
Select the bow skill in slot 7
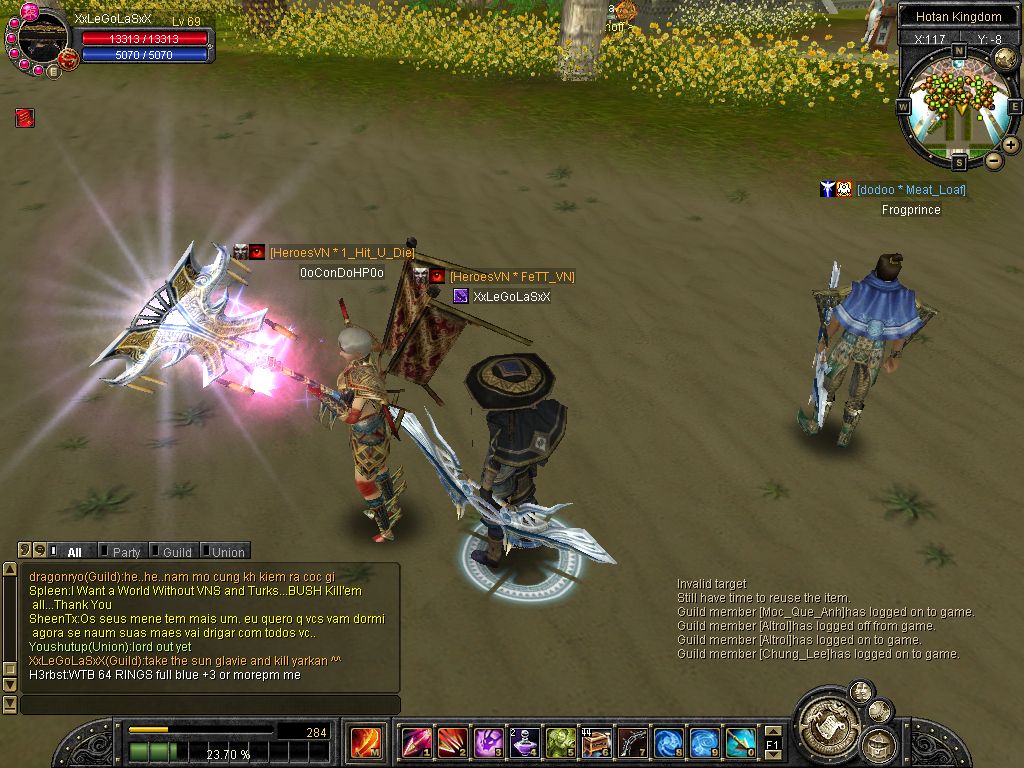pos(633,743)
